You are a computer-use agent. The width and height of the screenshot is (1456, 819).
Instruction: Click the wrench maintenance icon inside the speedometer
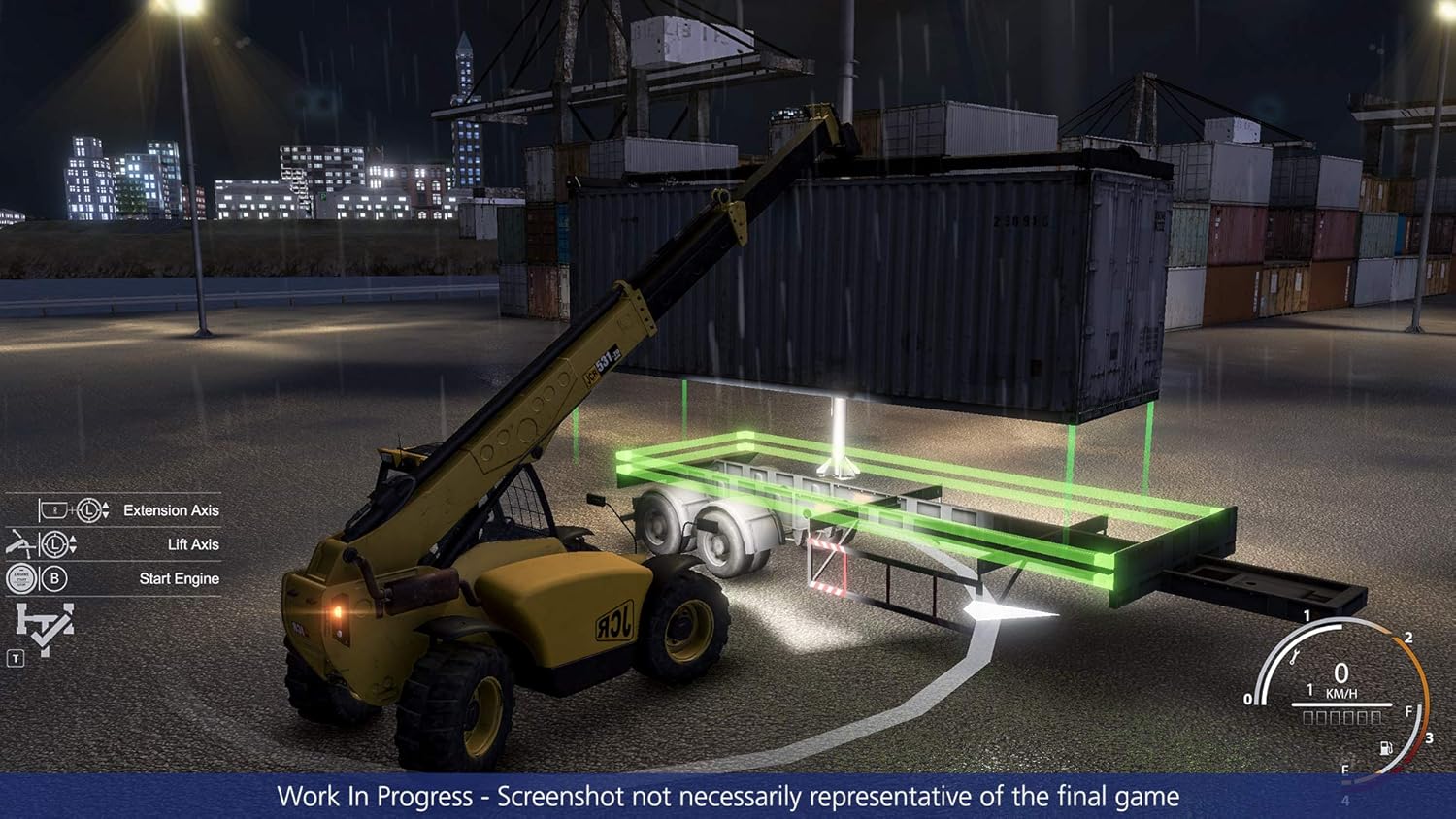1294,657
